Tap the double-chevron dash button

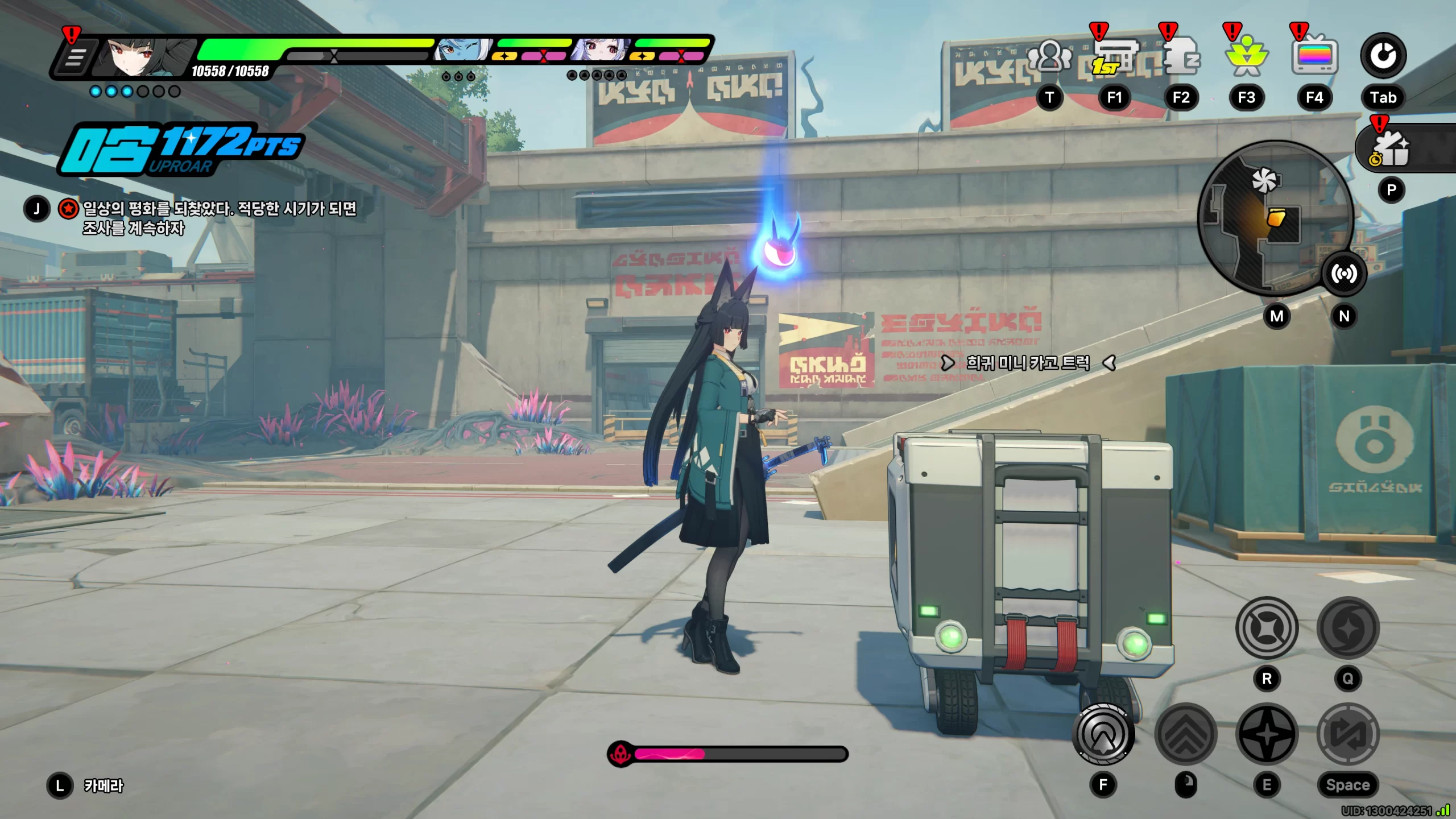click(1186, 734)
